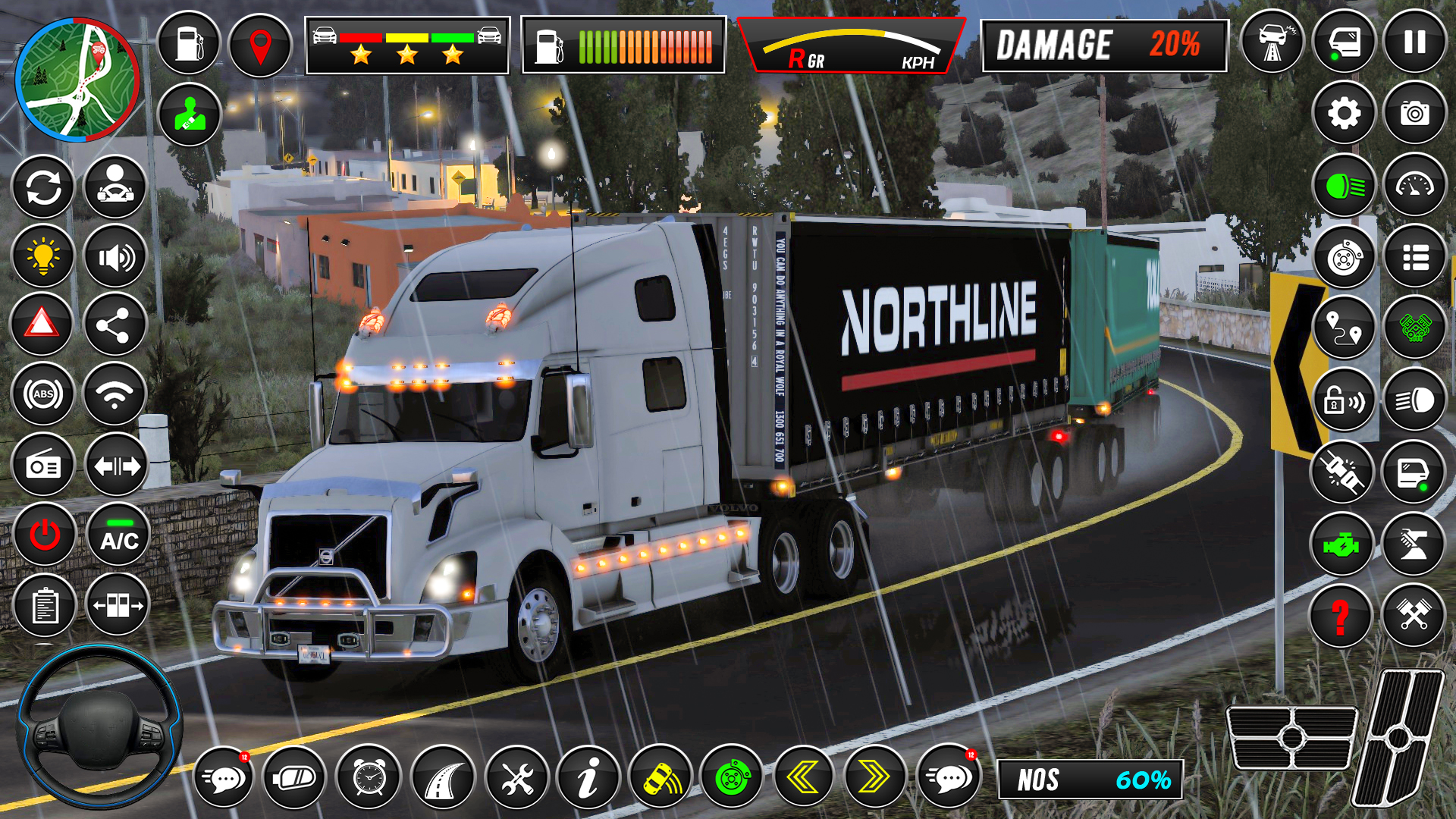Open the gear settings menu

[1344, 114]
